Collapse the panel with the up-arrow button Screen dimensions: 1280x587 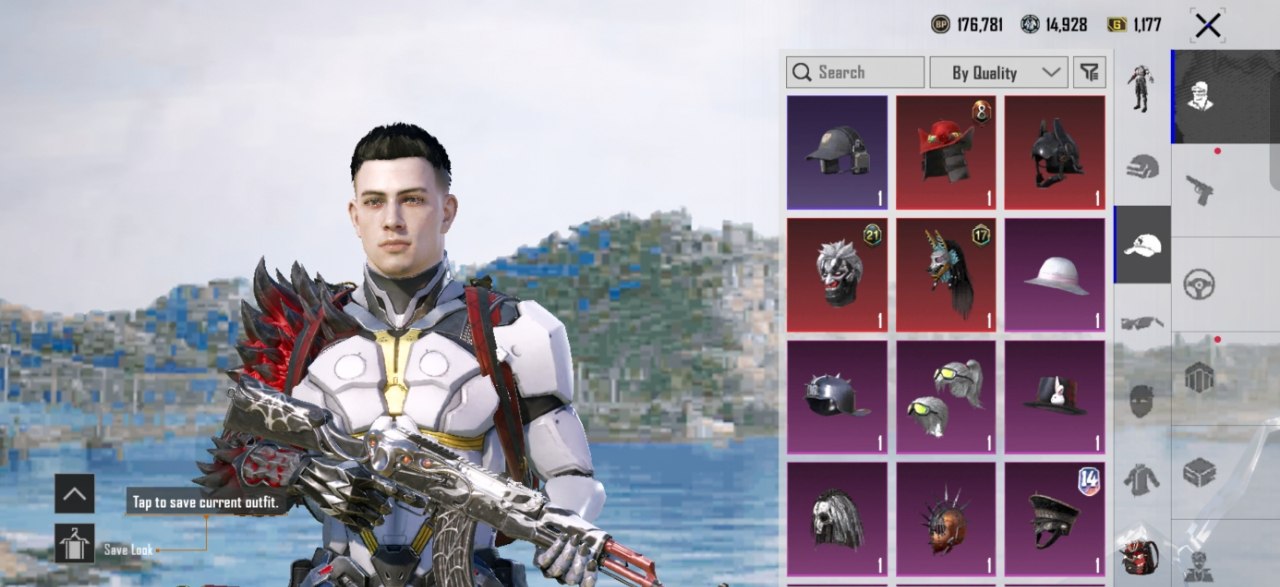(x=75, y=493)
